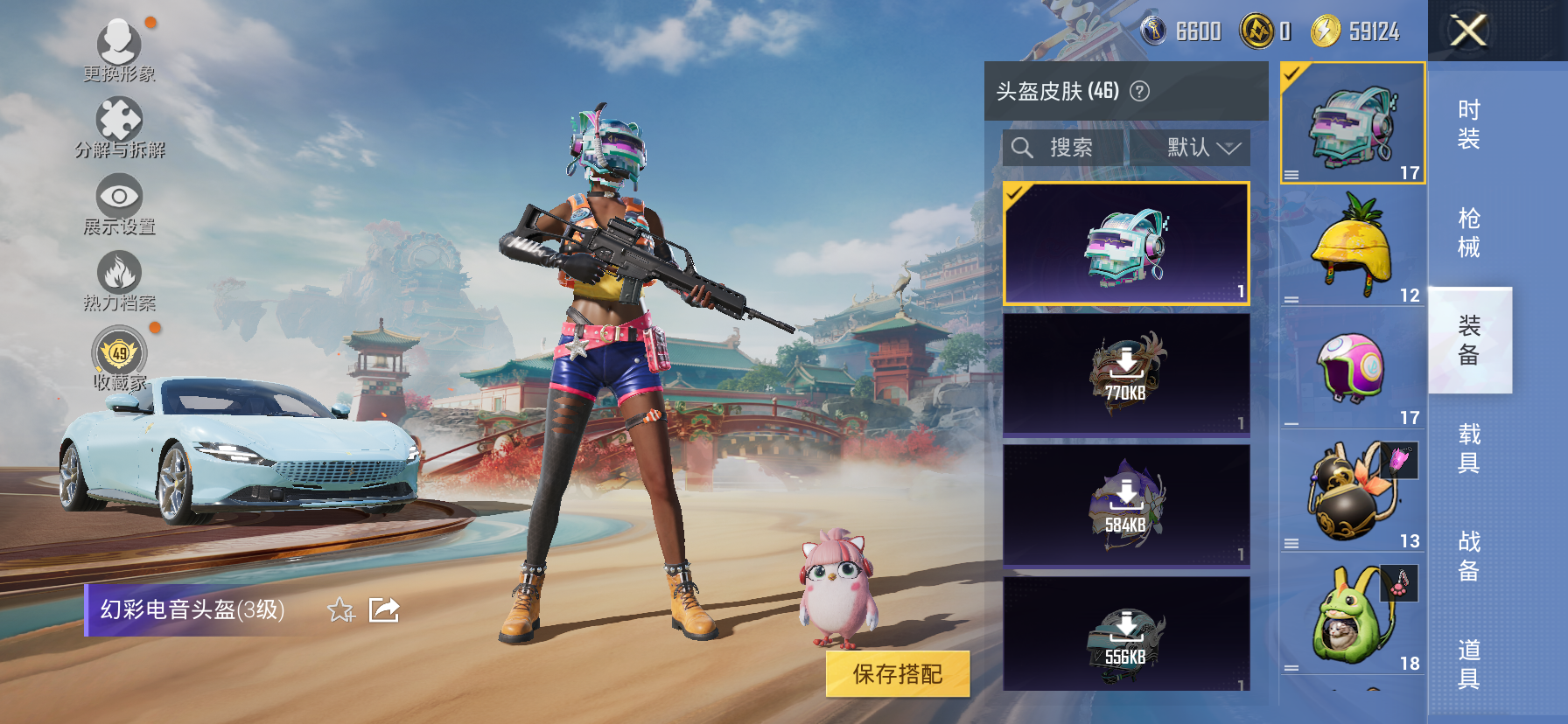
Task: Select the pink round helmet with count 17
Action: click(x=1350, y=367)
